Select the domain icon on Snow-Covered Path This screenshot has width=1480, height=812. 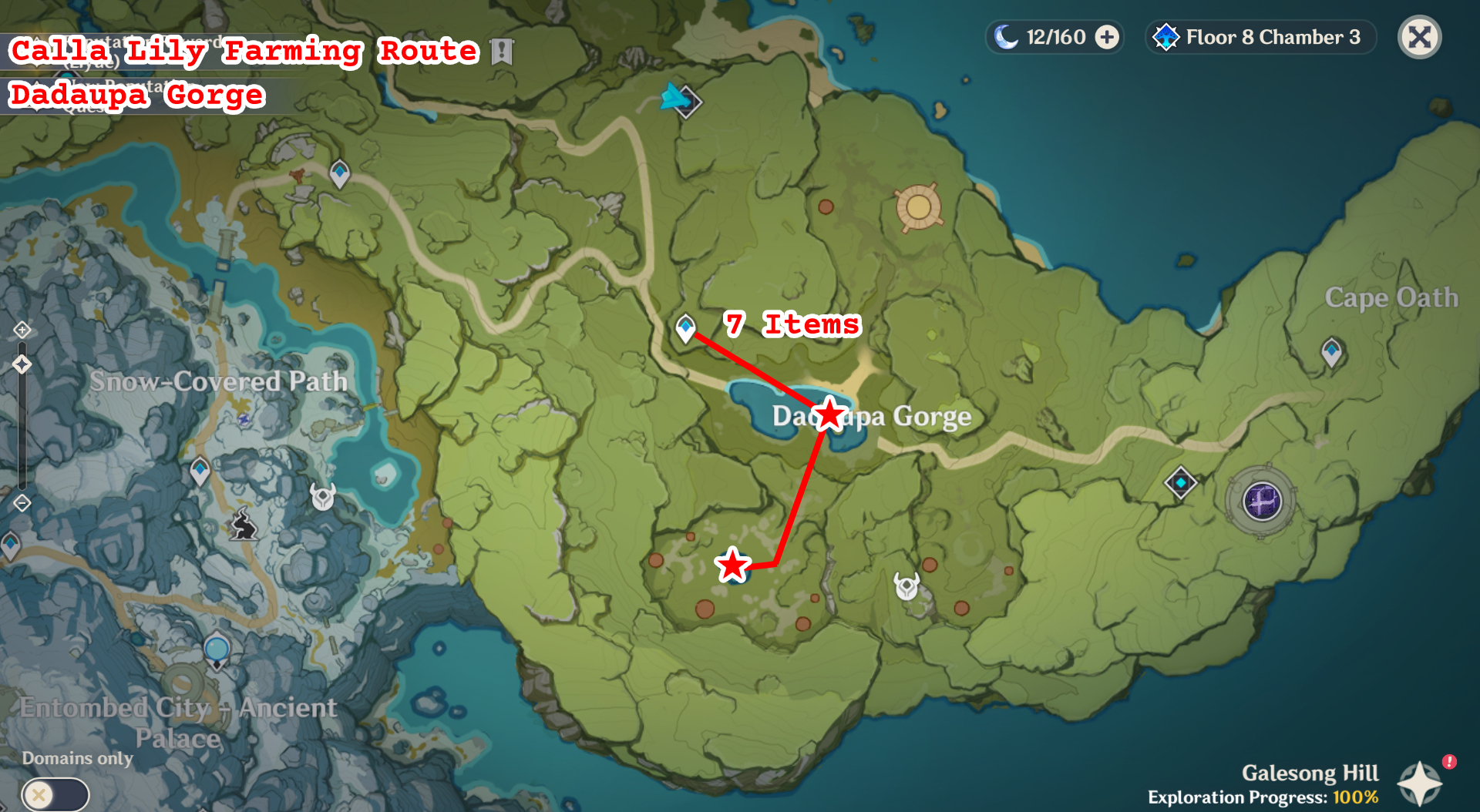pyautogui.click(x=244, y=420)
